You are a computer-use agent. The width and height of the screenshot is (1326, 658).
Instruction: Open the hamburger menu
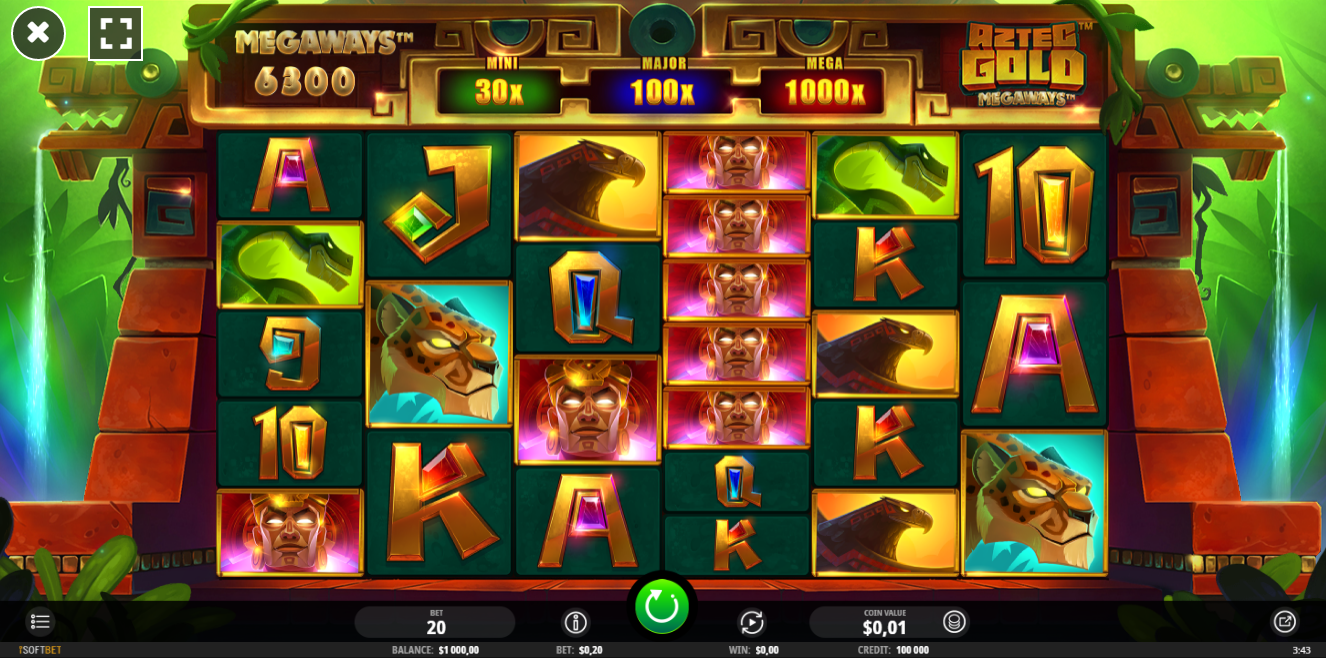click(40, 622)
